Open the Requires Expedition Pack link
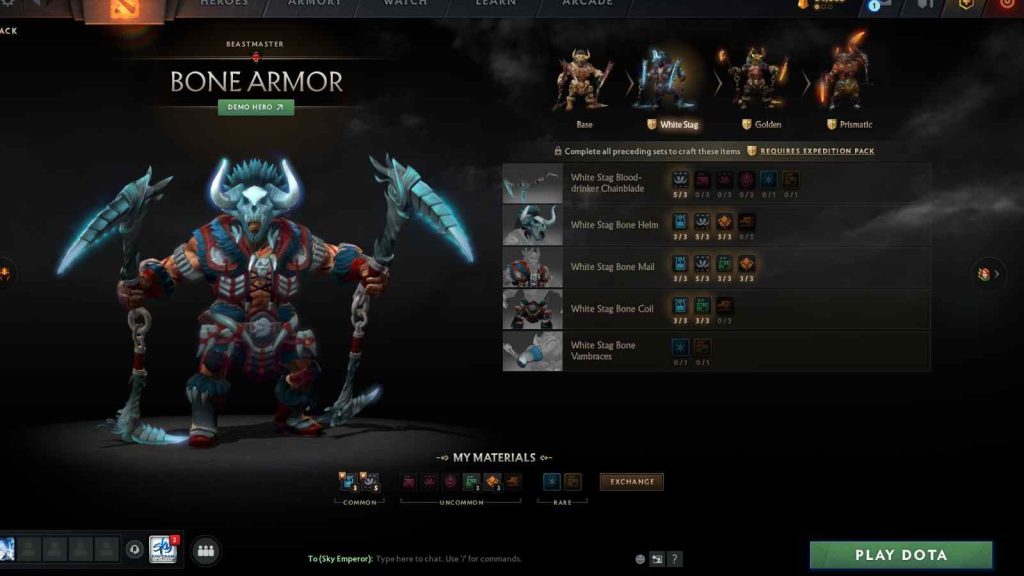Viewport: 1024px width, 576px height. [816, 151]
